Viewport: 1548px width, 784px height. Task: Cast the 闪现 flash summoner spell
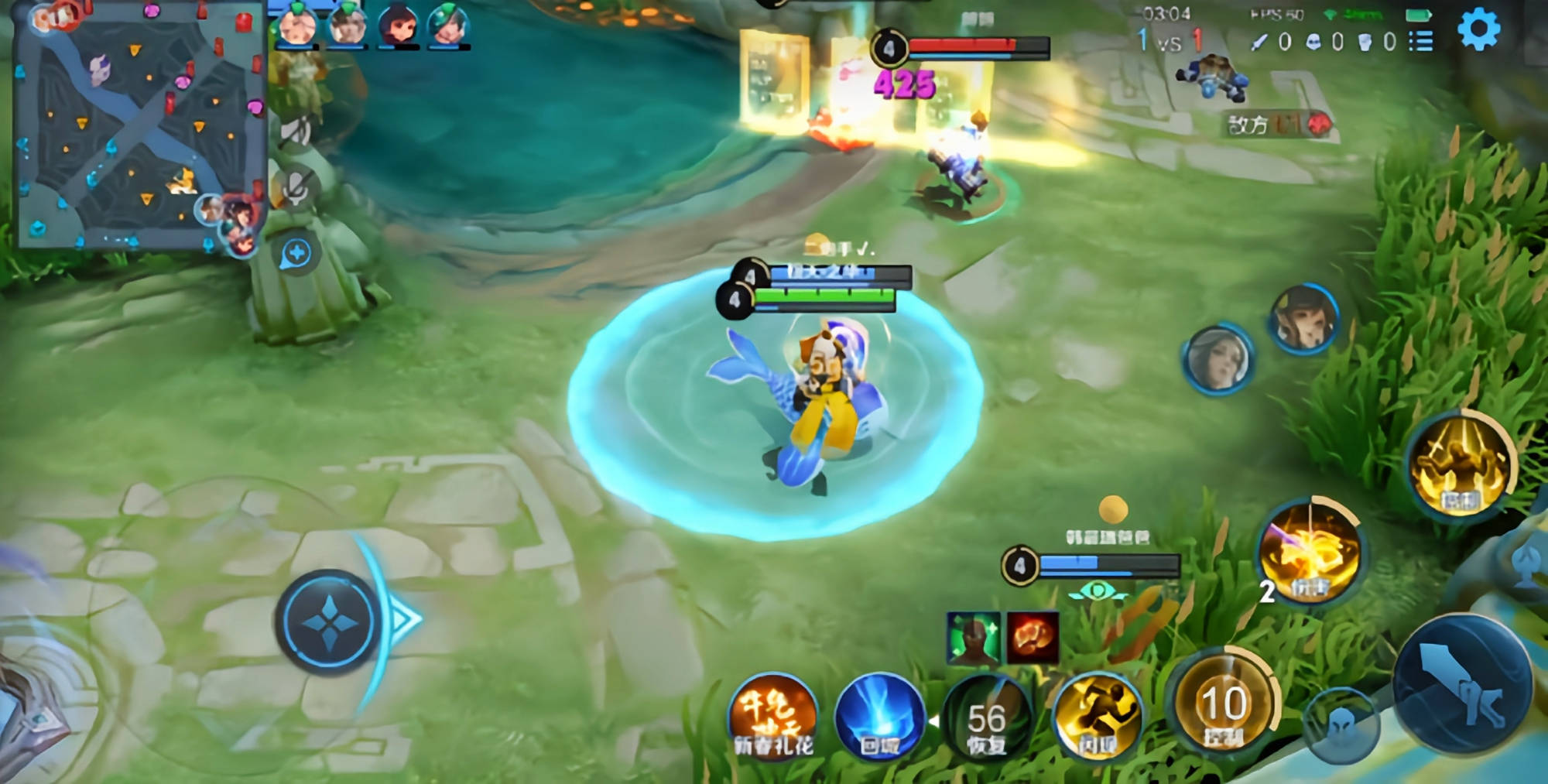tap(1097, 717)
